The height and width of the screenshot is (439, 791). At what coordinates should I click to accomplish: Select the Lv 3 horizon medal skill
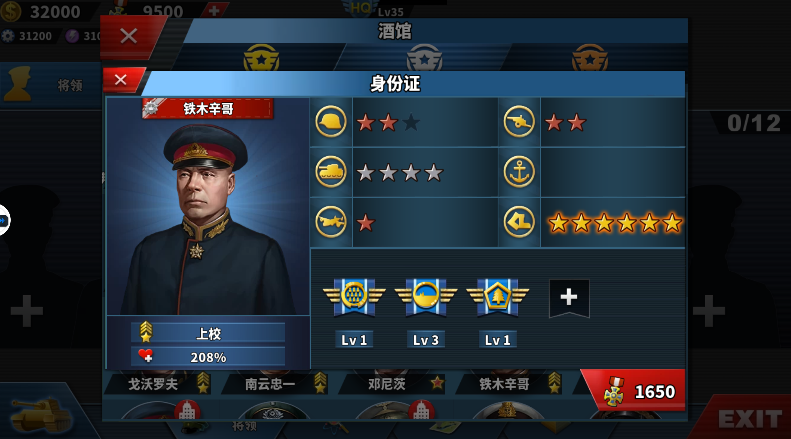(x=426, y=296)
